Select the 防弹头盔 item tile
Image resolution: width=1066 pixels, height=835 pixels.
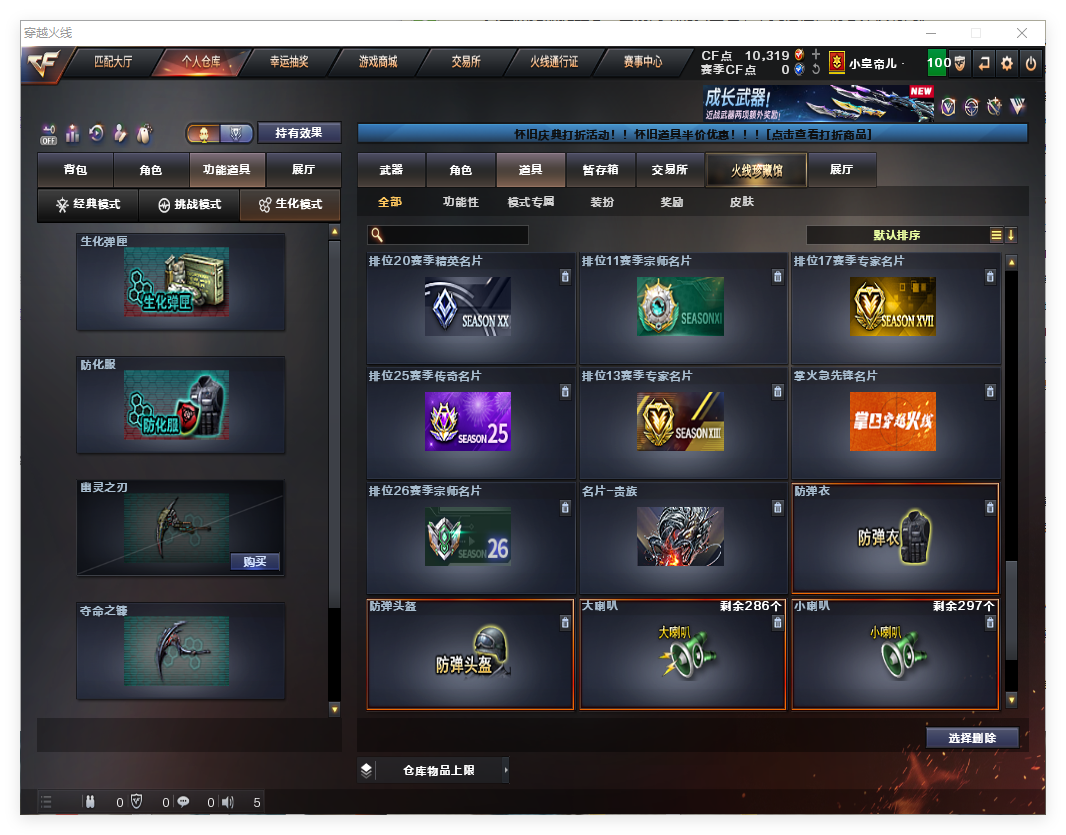click(x=470, y=654)
